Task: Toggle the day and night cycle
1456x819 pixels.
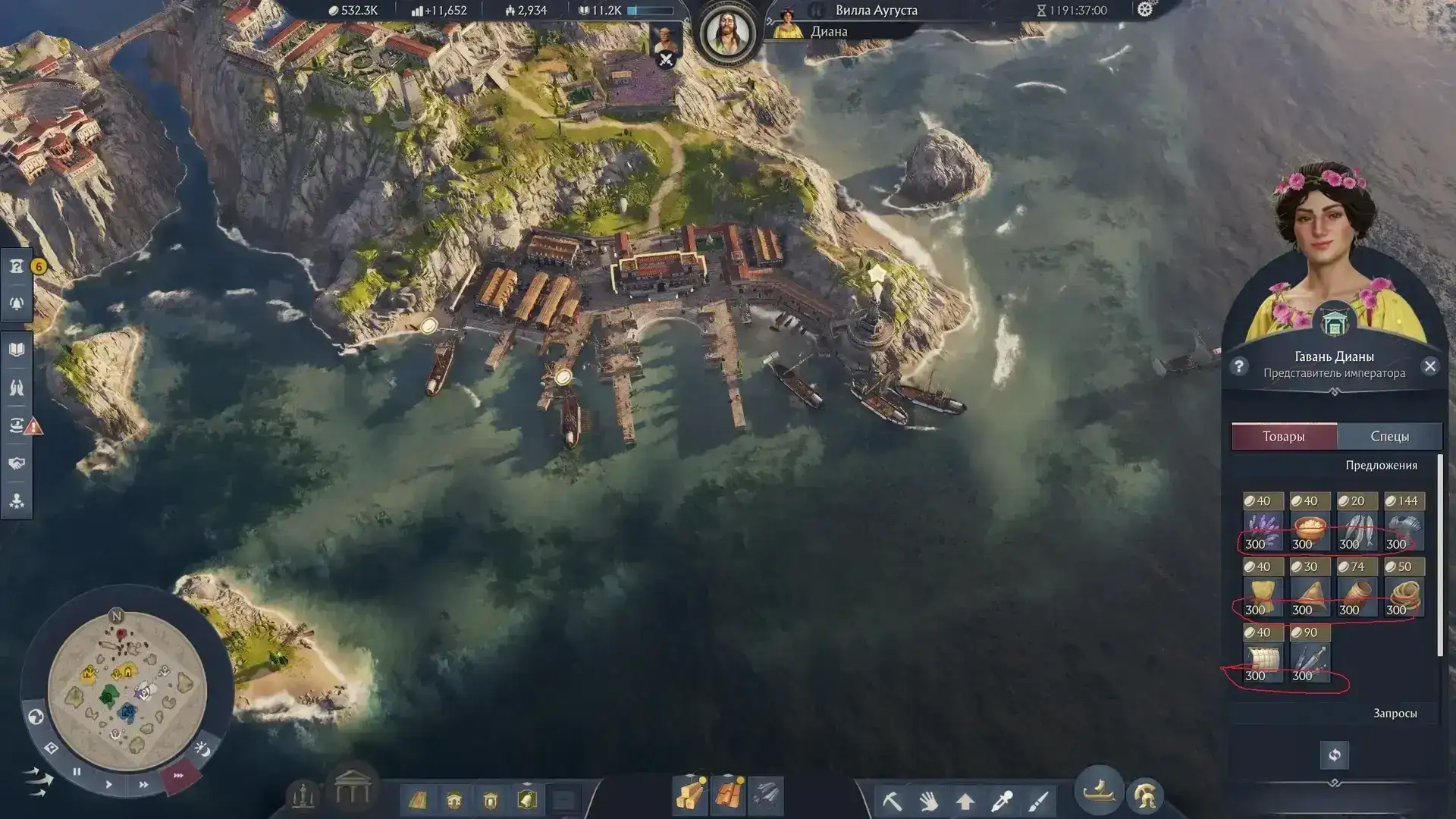Action: click(202, 749)
